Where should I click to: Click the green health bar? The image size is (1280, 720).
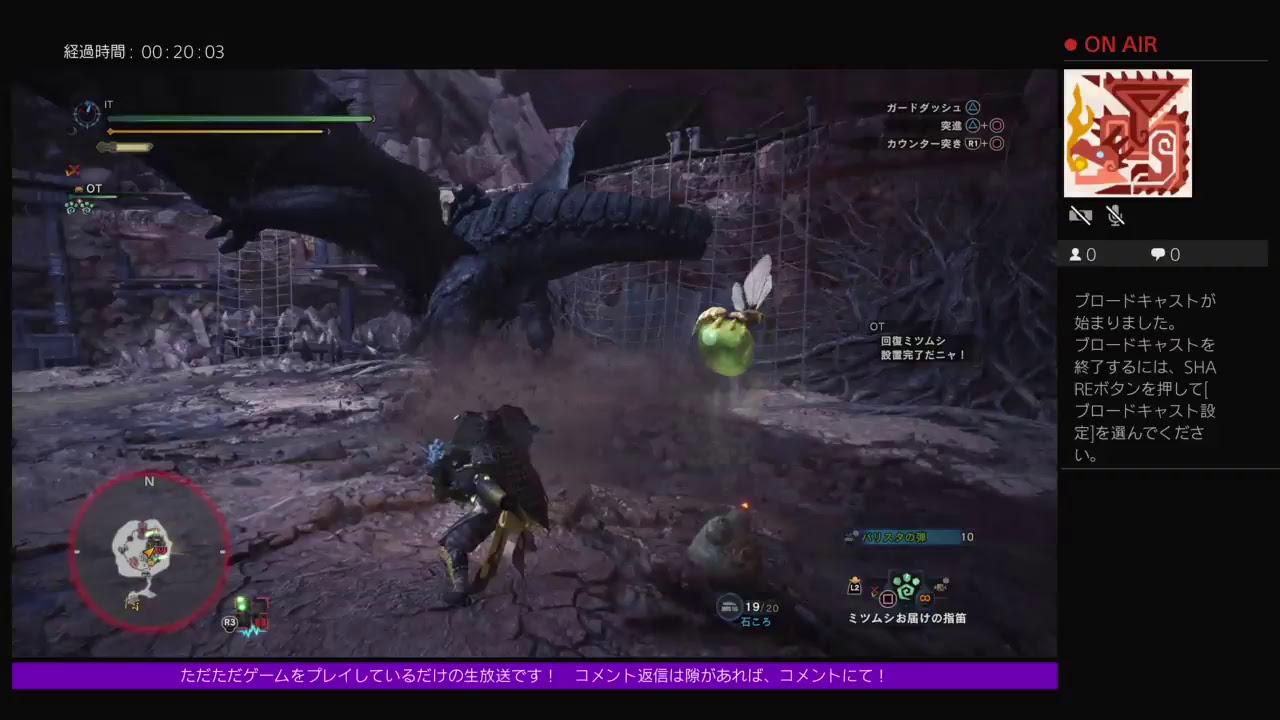pos(240,118)
